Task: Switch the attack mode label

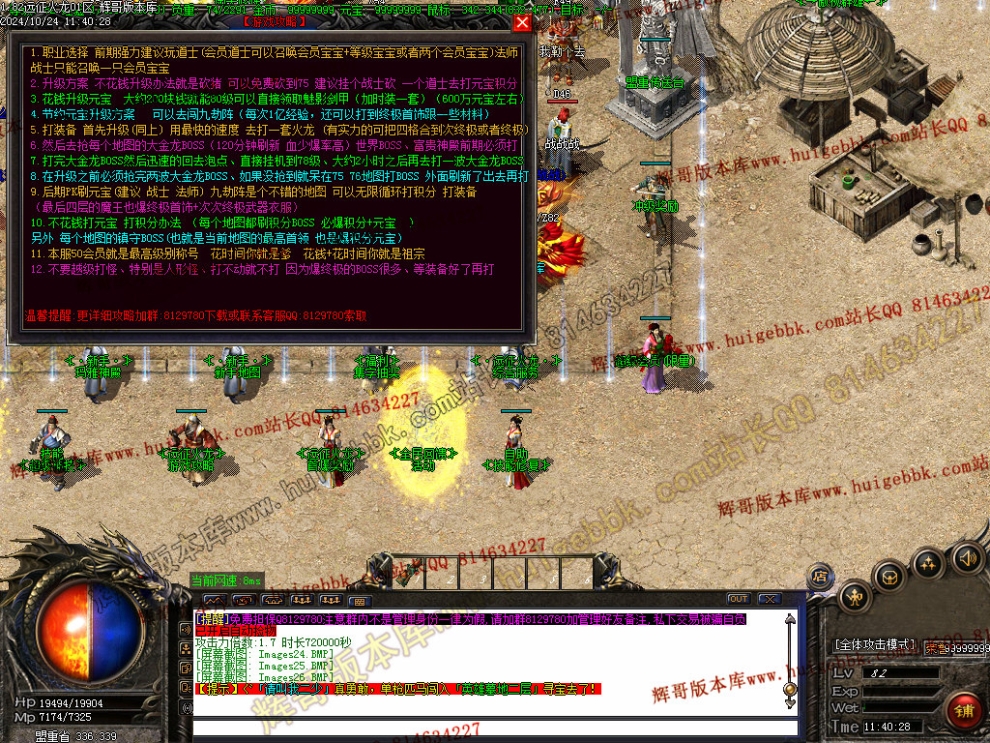Action: point(875,645)
